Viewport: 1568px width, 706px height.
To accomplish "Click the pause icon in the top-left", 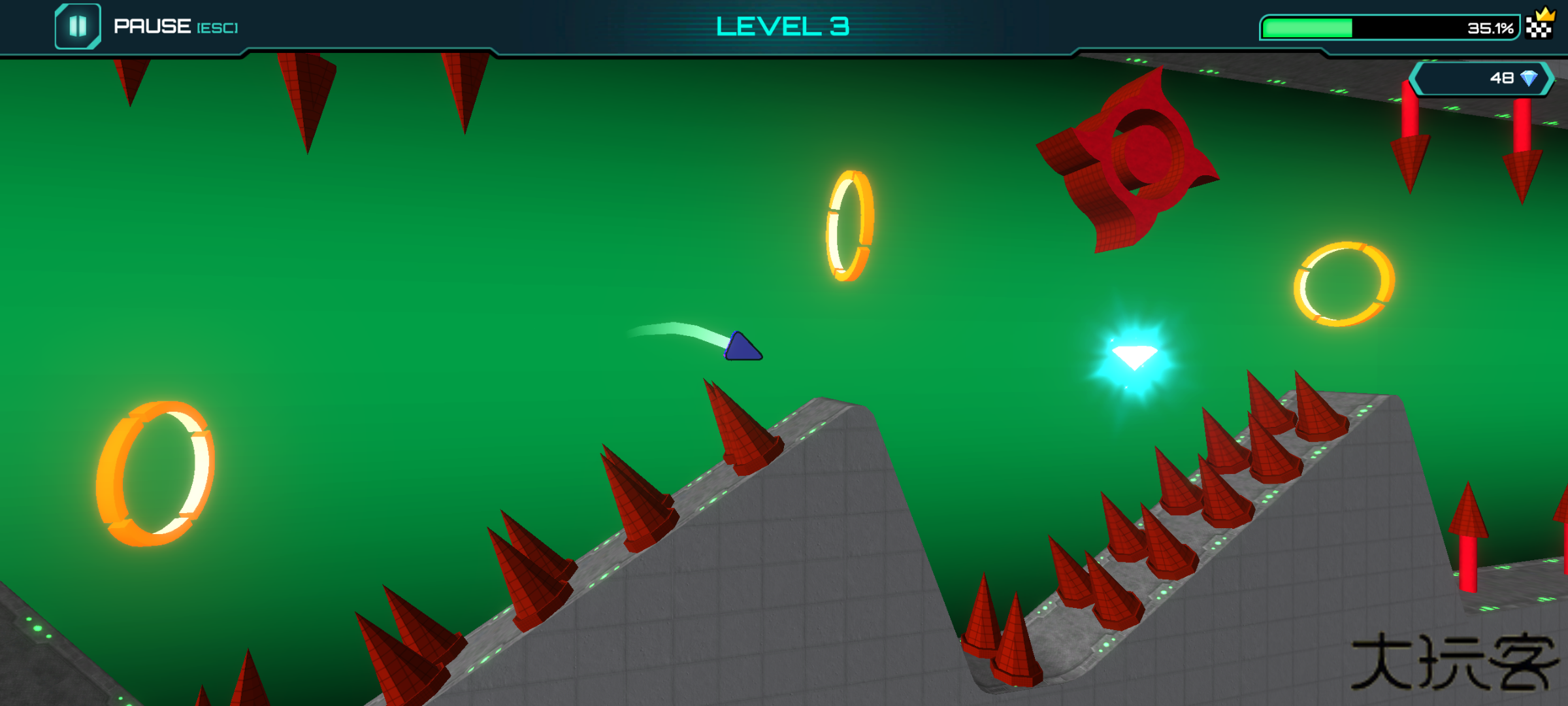I will [x=78, y=26].
